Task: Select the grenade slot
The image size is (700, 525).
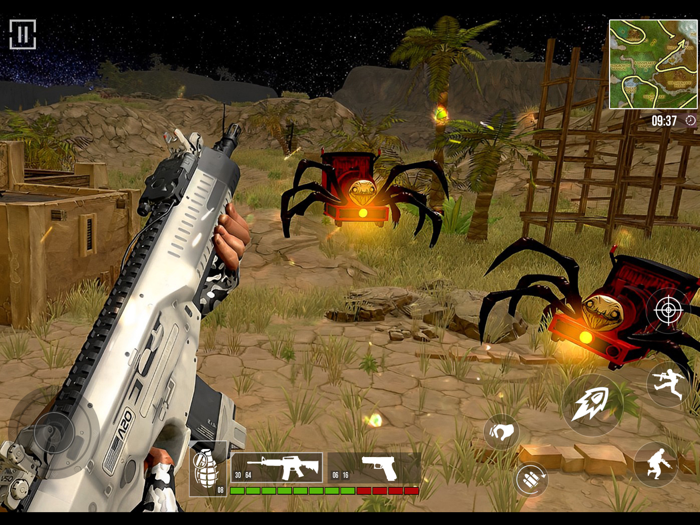Action: click(208, 469)
